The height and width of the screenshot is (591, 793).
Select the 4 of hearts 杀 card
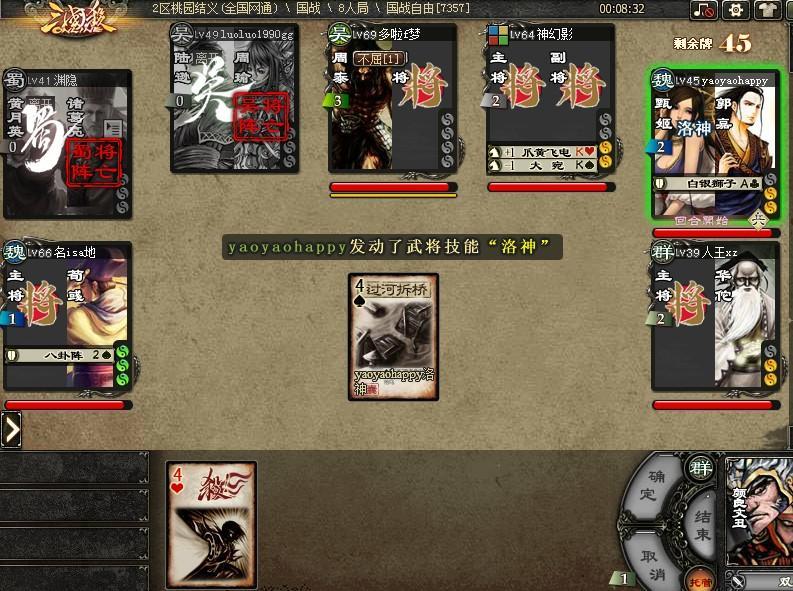coord(210,510)
